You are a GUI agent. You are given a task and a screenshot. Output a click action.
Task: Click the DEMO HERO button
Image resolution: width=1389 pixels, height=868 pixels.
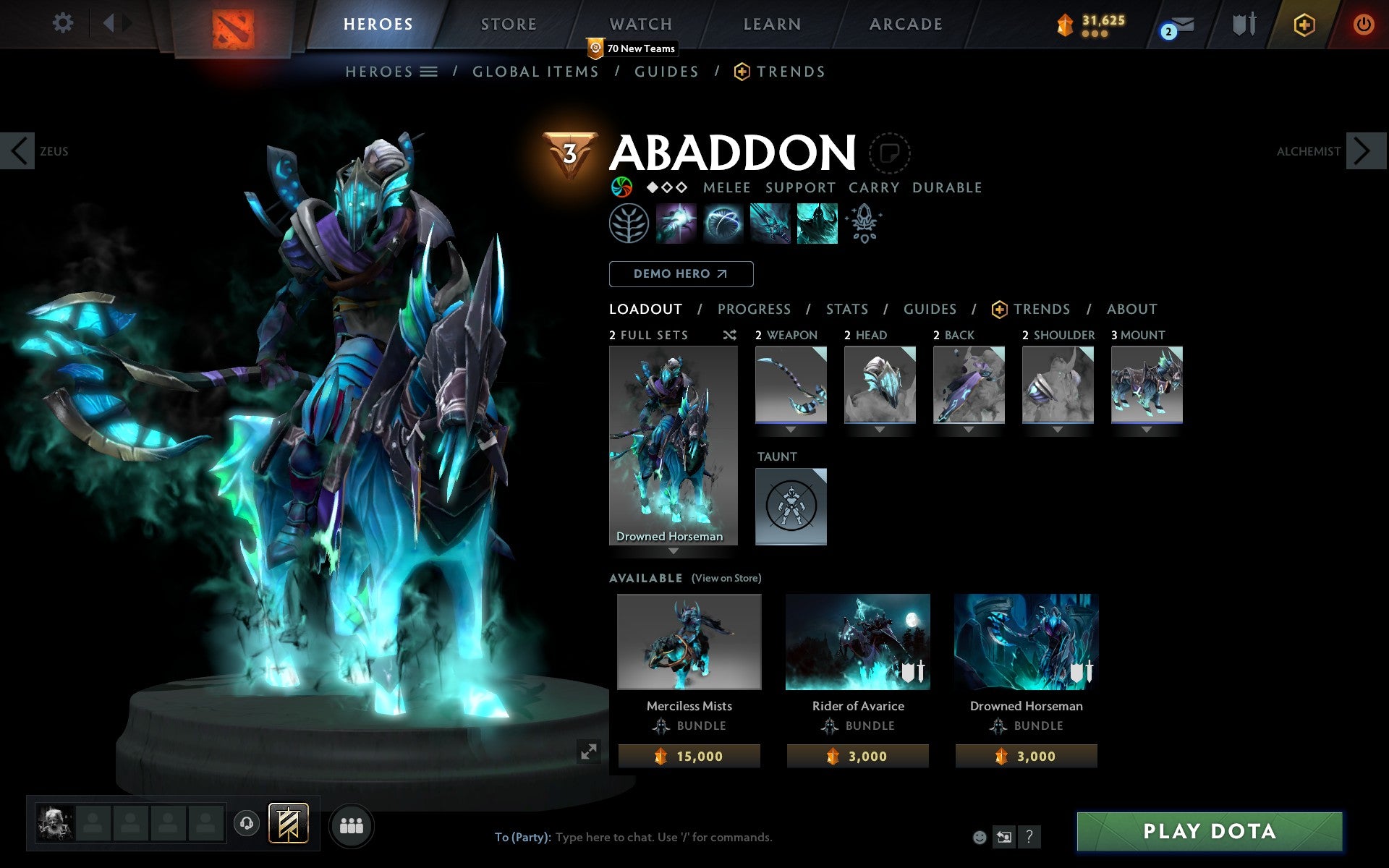[x=681, y=274]
